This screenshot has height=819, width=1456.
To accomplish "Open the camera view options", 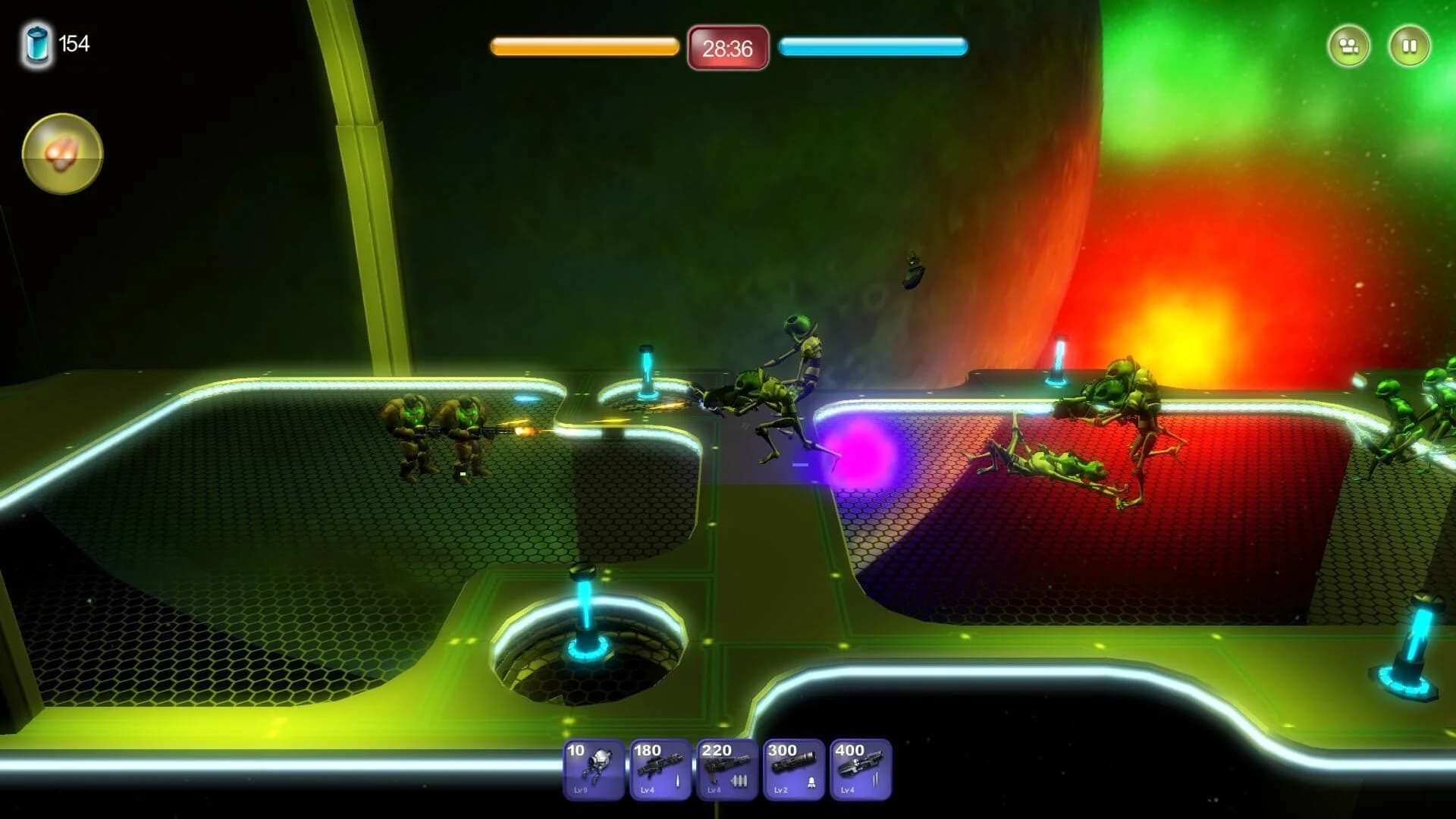I will [1348, 45].
